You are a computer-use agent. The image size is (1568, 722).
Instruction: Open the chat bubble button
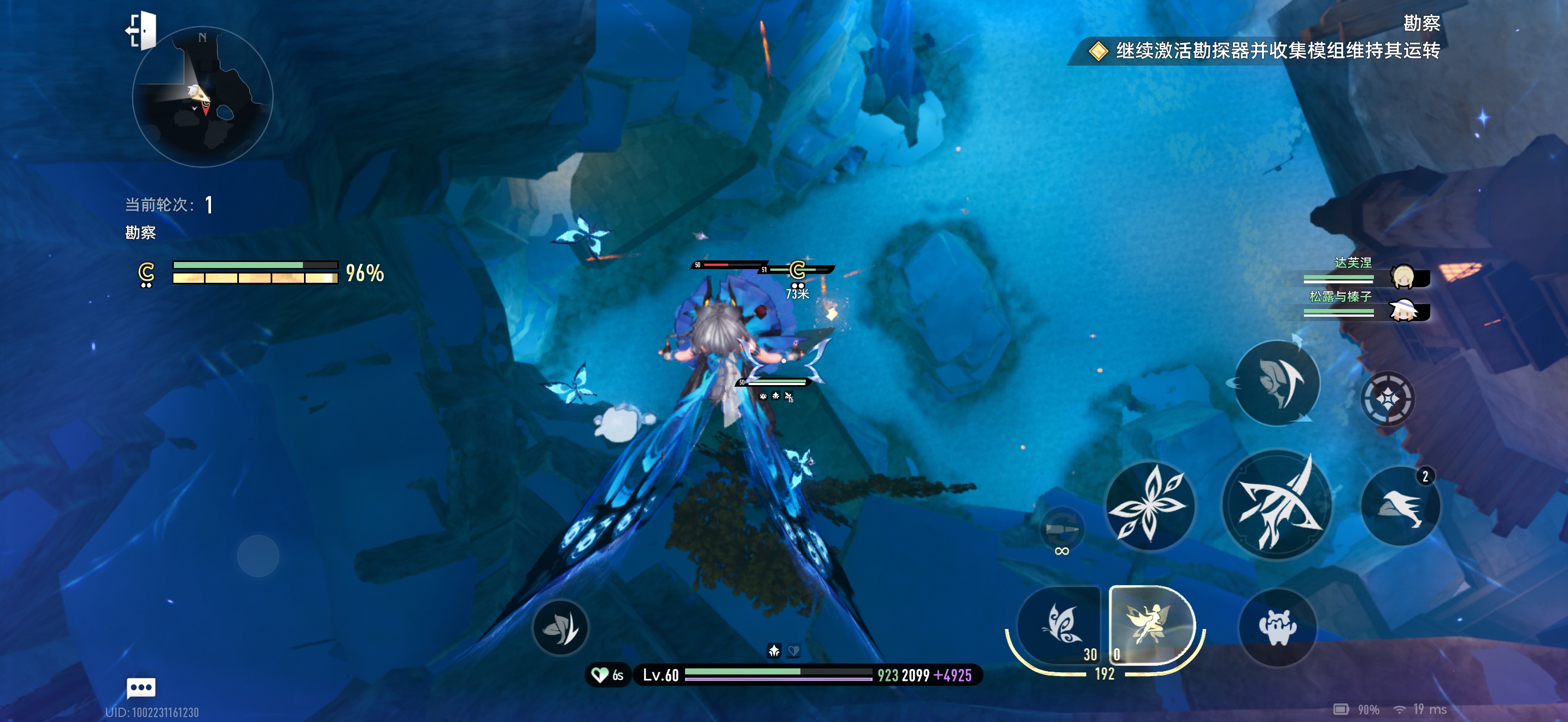141,688
